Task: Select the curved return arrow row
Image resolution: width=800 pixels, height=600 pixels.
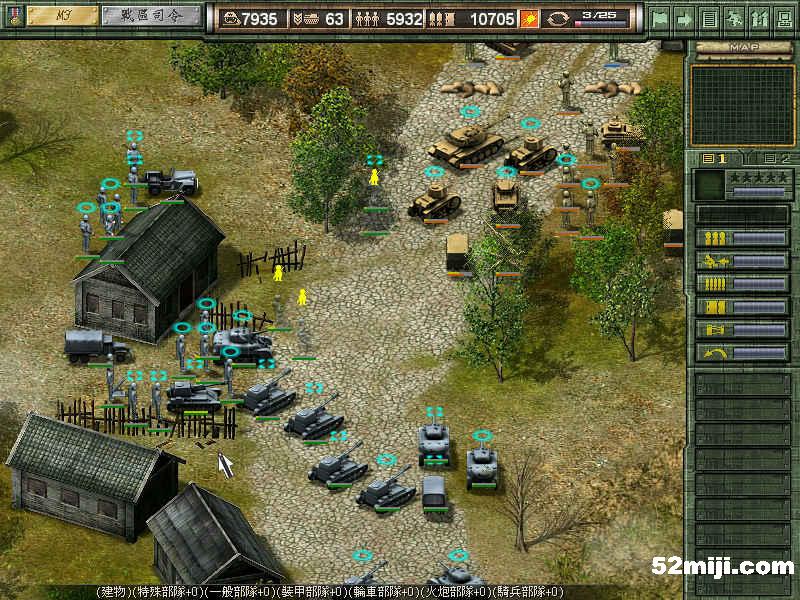Action: click(741, 353)
